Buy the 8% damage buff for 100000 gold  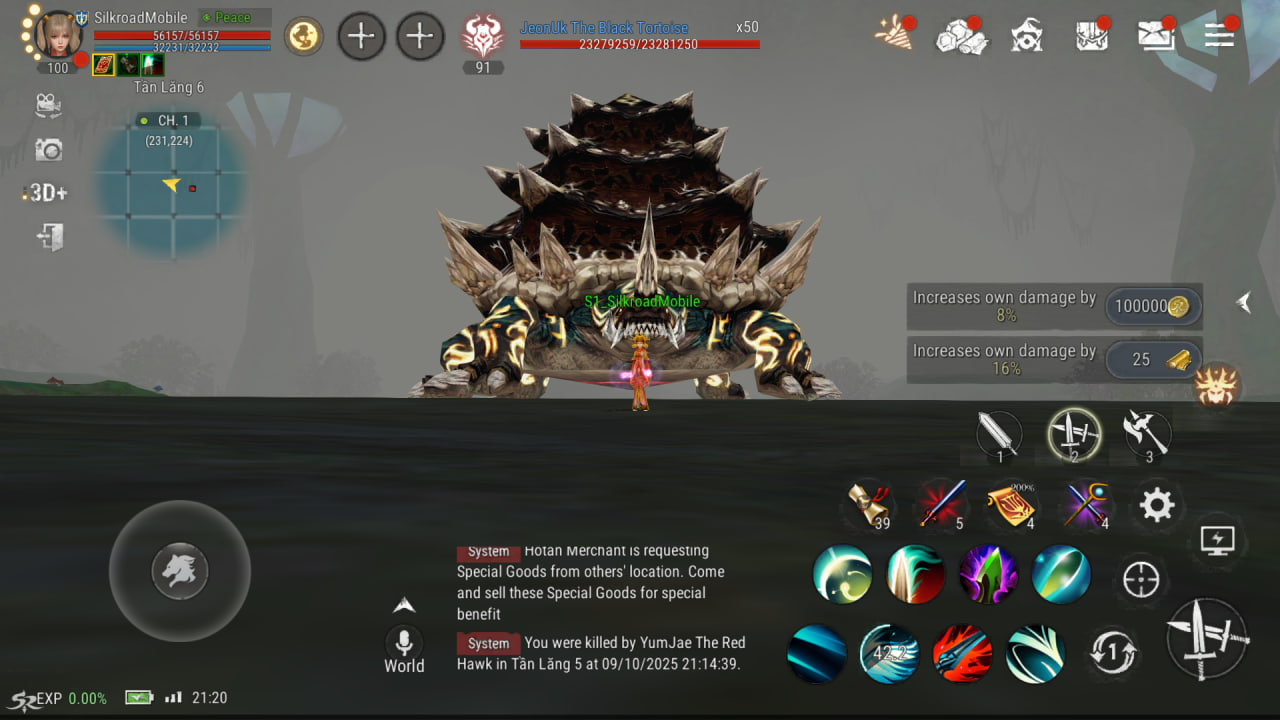point(1152,307)
